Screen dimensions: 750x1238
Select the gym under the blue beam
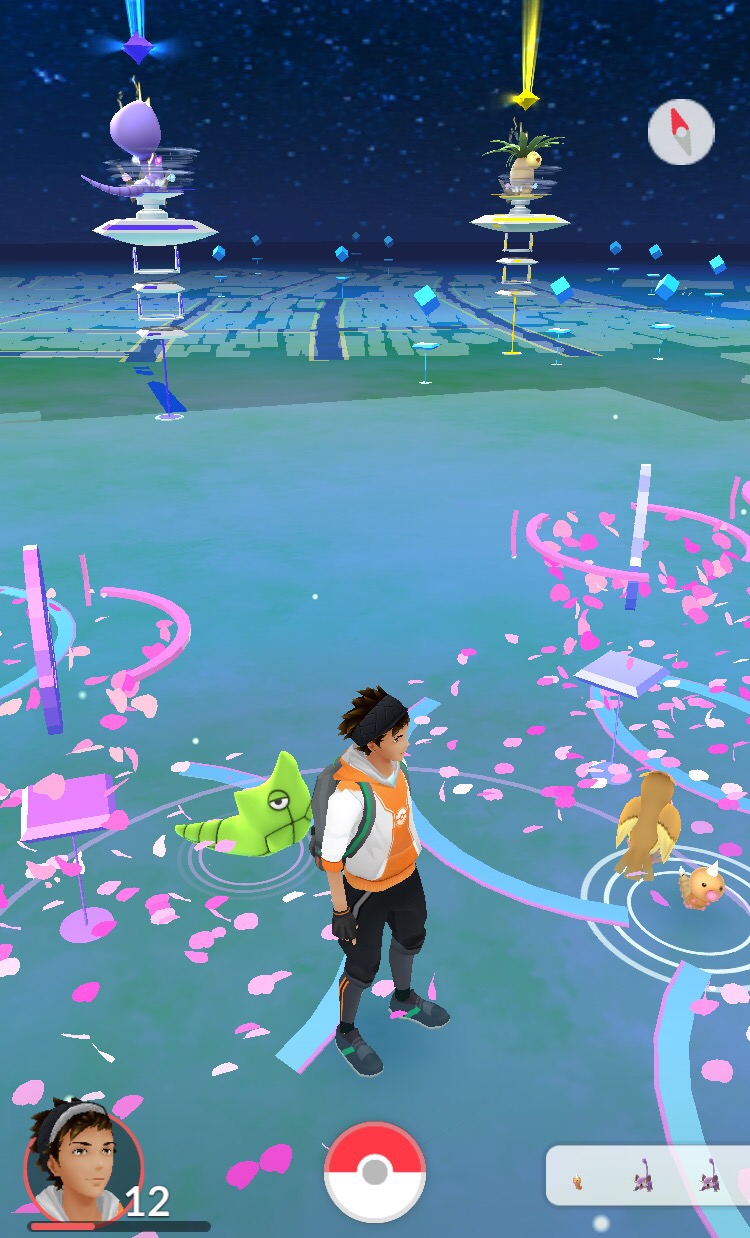150,190
